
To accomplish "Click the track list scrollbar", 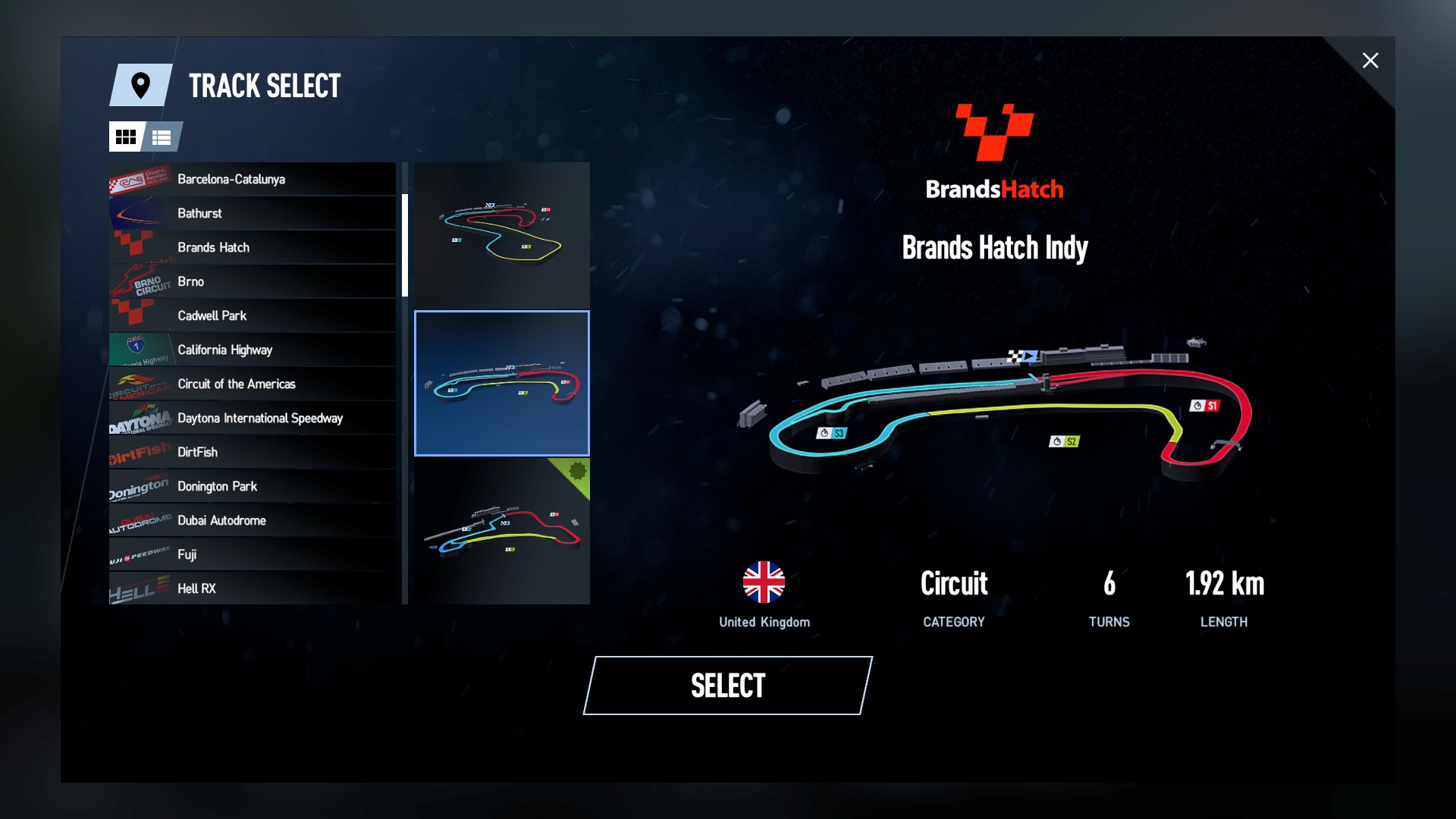I will (406, 243).
